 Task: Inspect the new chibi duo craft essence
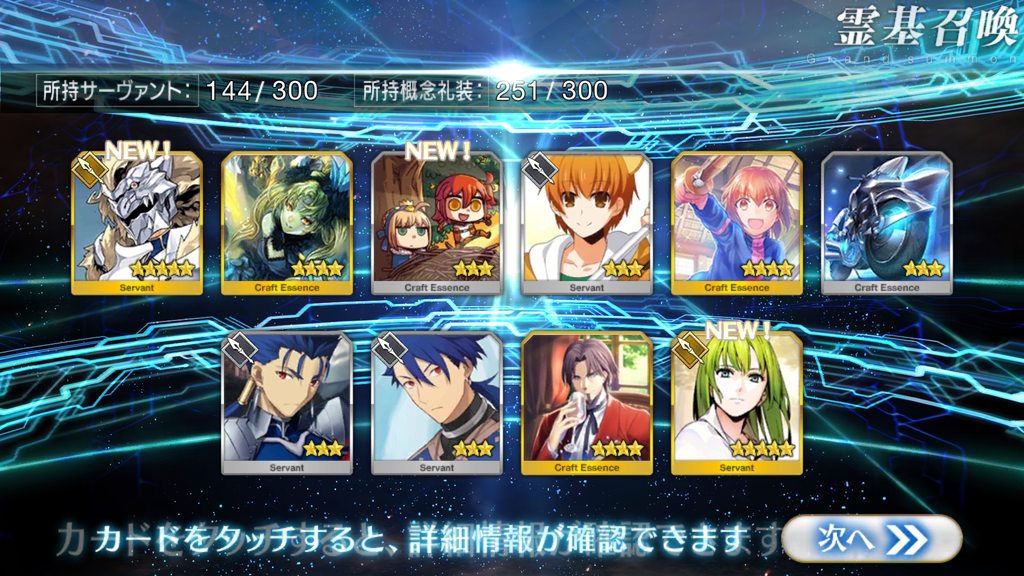tap(437, 224)
